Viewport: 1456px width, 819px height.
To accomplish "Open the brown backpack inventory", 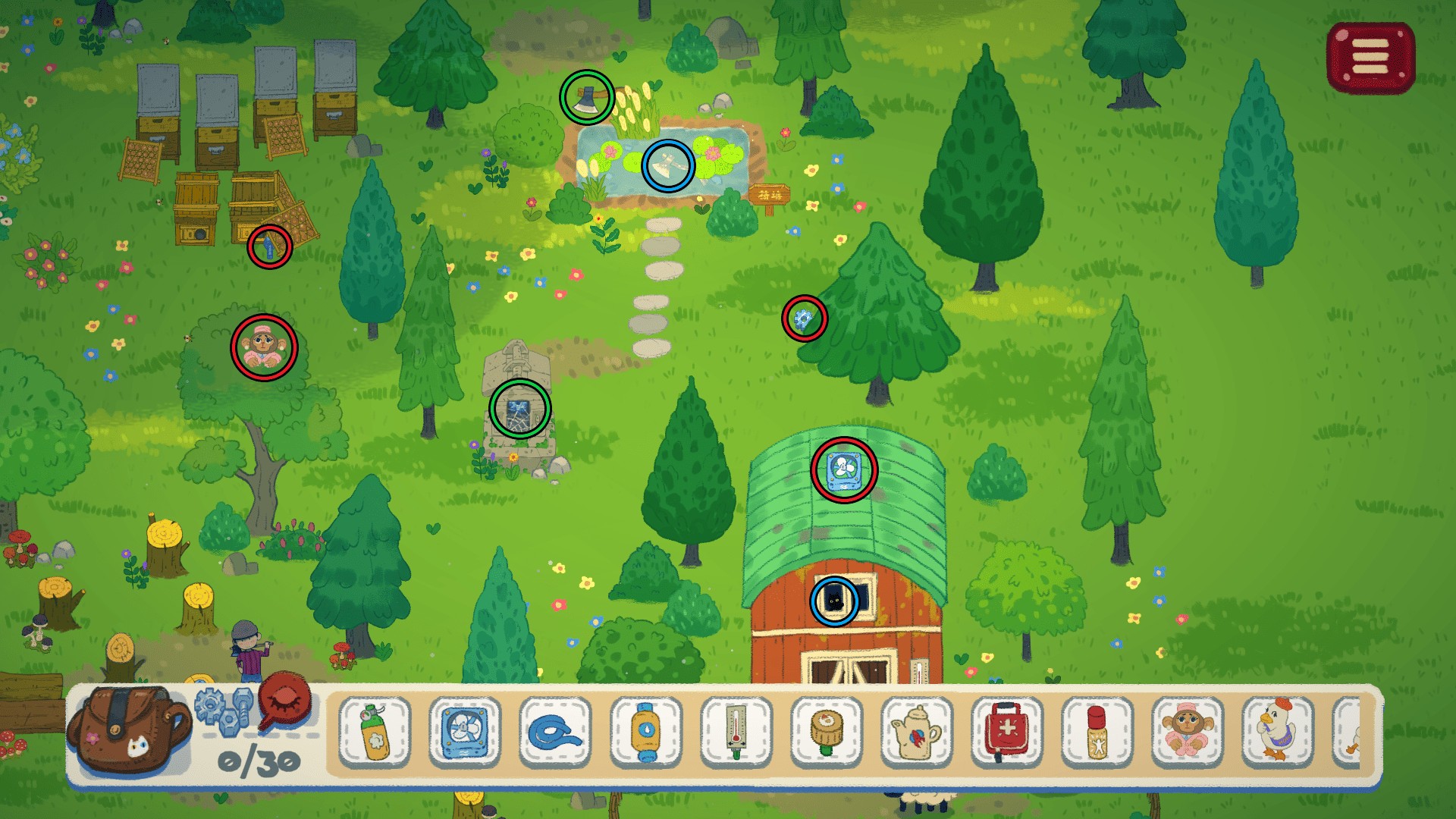I will (127, 730).
